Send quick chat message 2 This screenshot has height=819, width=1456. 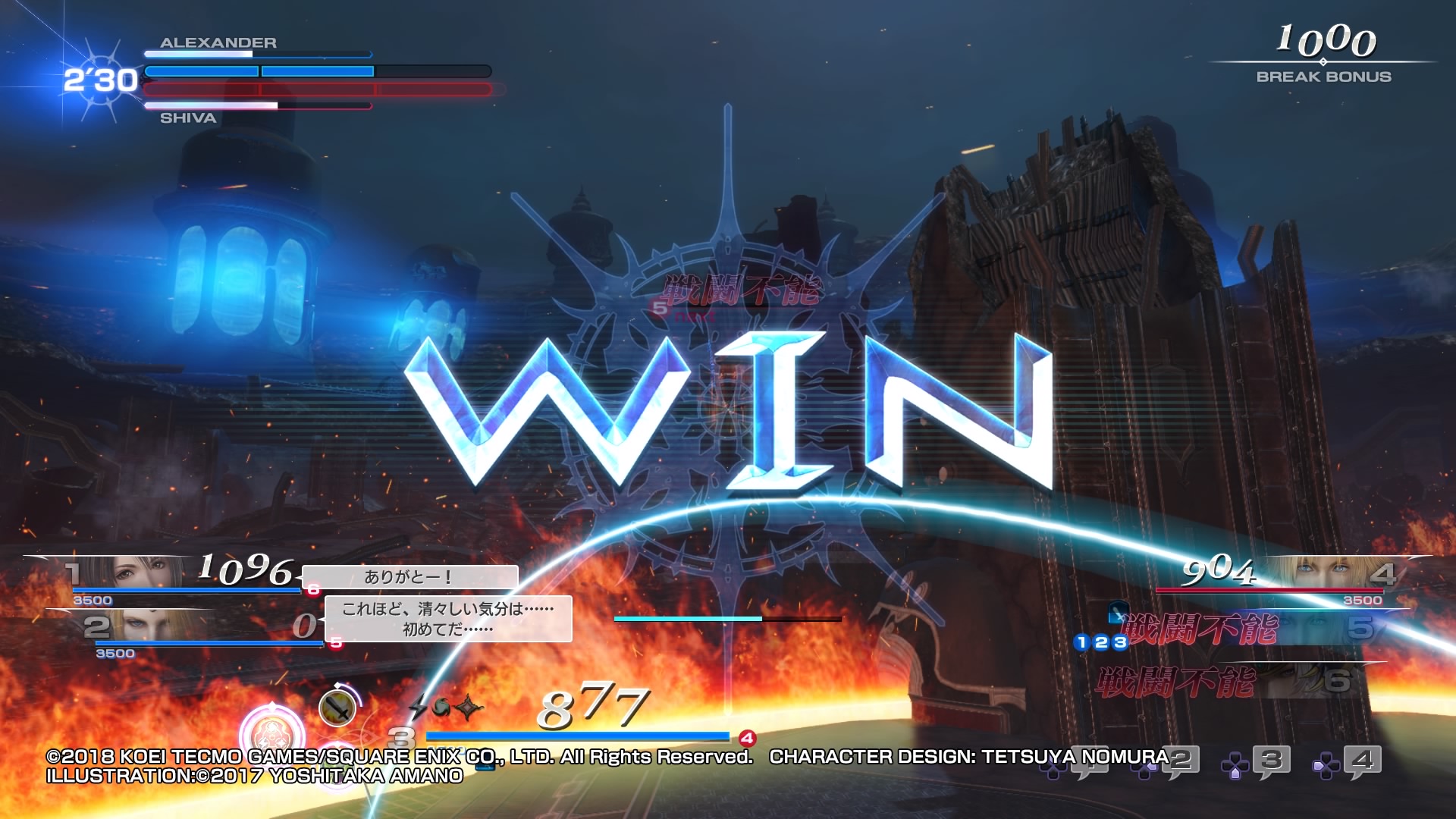(x=1181, y=761)
